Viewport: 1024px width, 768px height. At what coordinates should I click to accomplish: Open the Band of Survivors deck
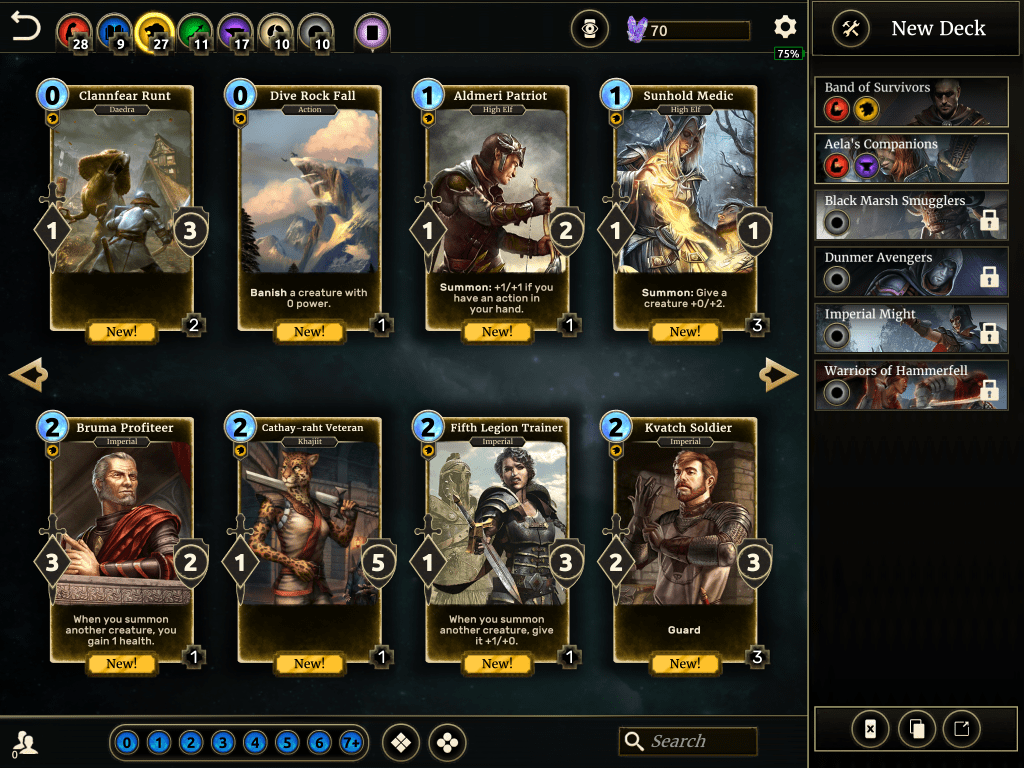911,100
